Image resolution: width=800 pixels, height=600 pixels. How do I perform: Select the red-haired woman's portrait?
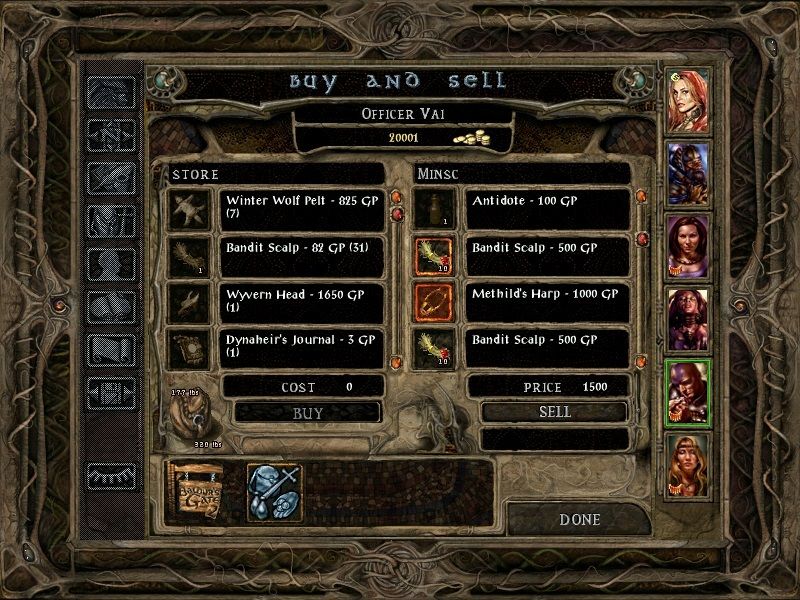(687, 100)
